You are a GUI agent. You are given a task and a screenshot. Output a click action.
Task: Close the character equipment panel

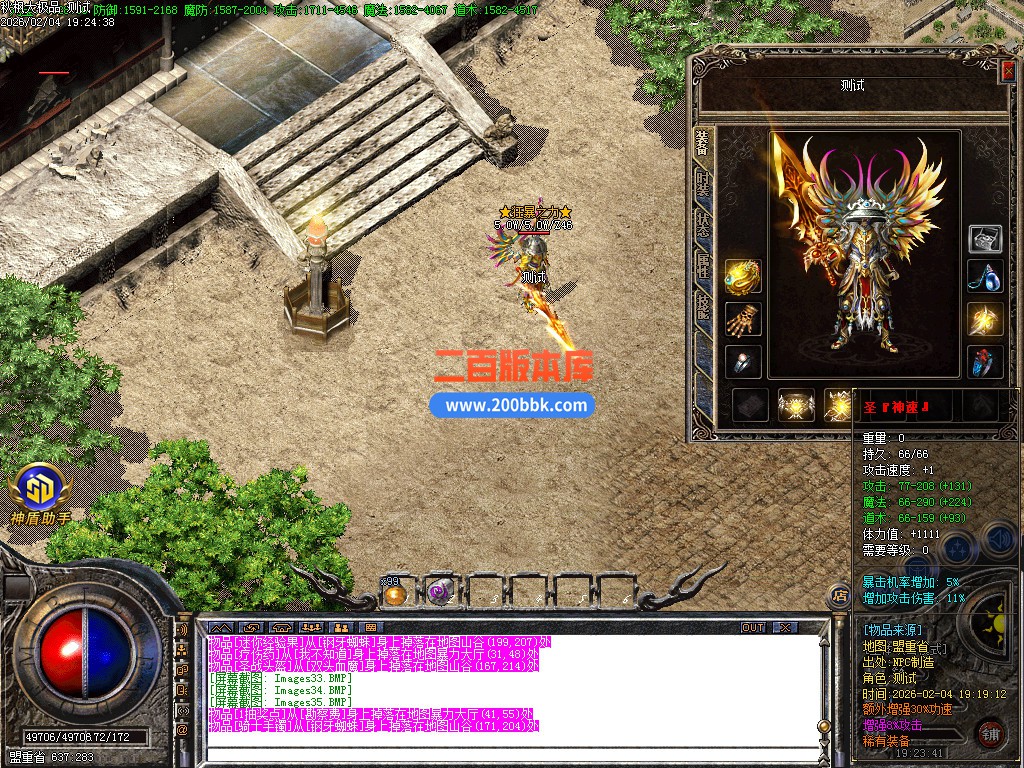point(1006,68)
